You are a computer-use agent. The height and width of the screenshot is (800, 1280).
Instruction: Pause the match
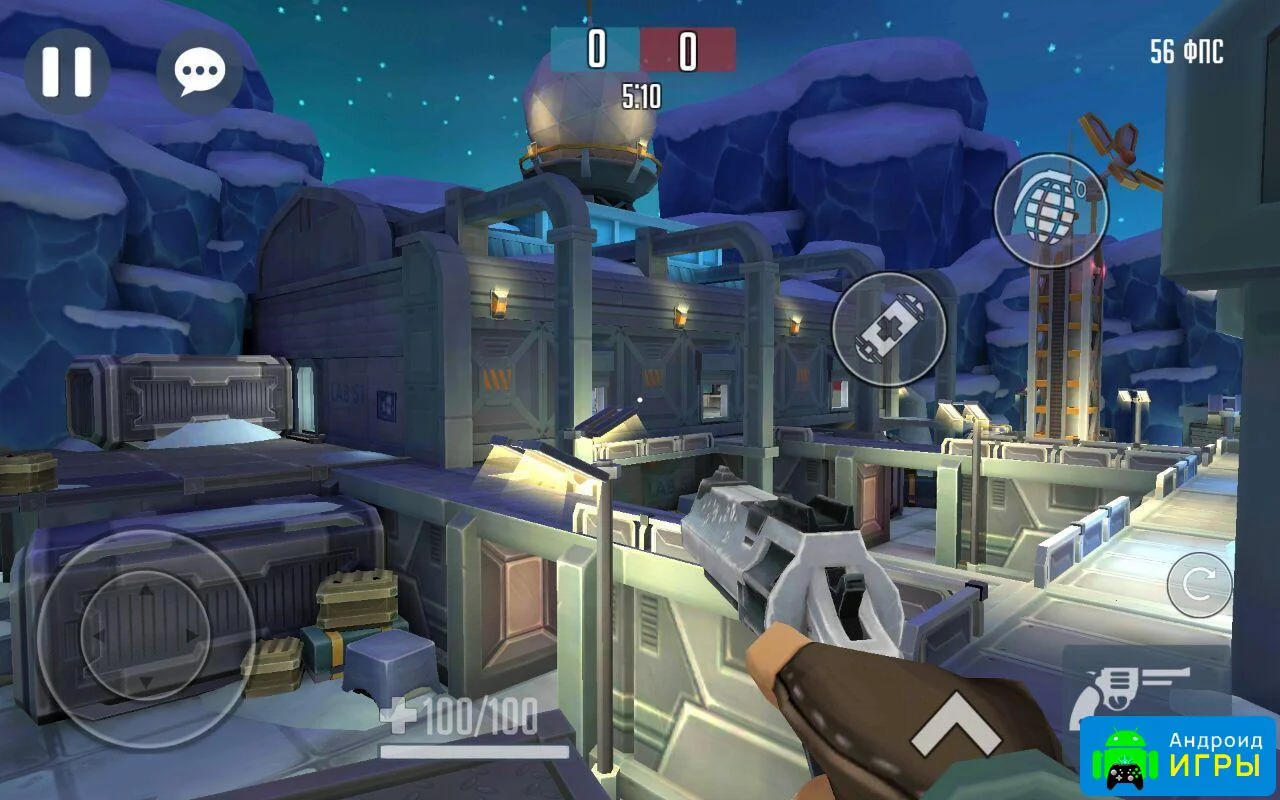[67, 71]
